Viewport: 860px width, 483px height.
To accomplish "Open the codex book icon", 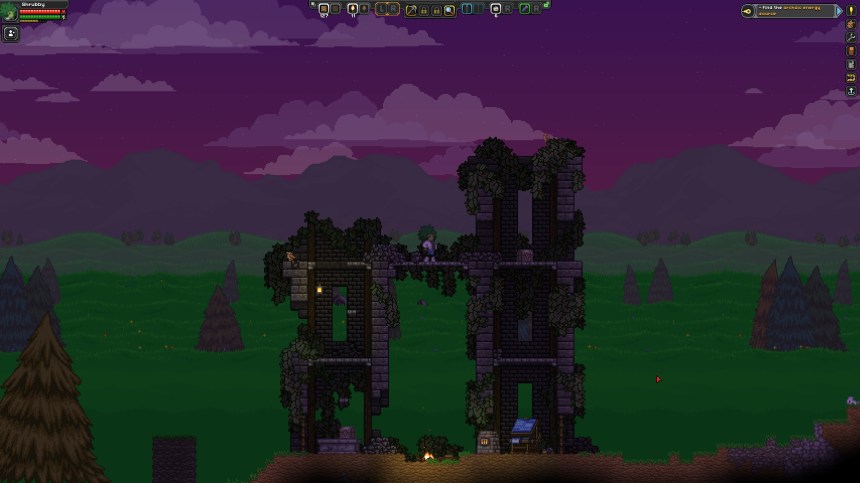I will [x=851, y=51].
